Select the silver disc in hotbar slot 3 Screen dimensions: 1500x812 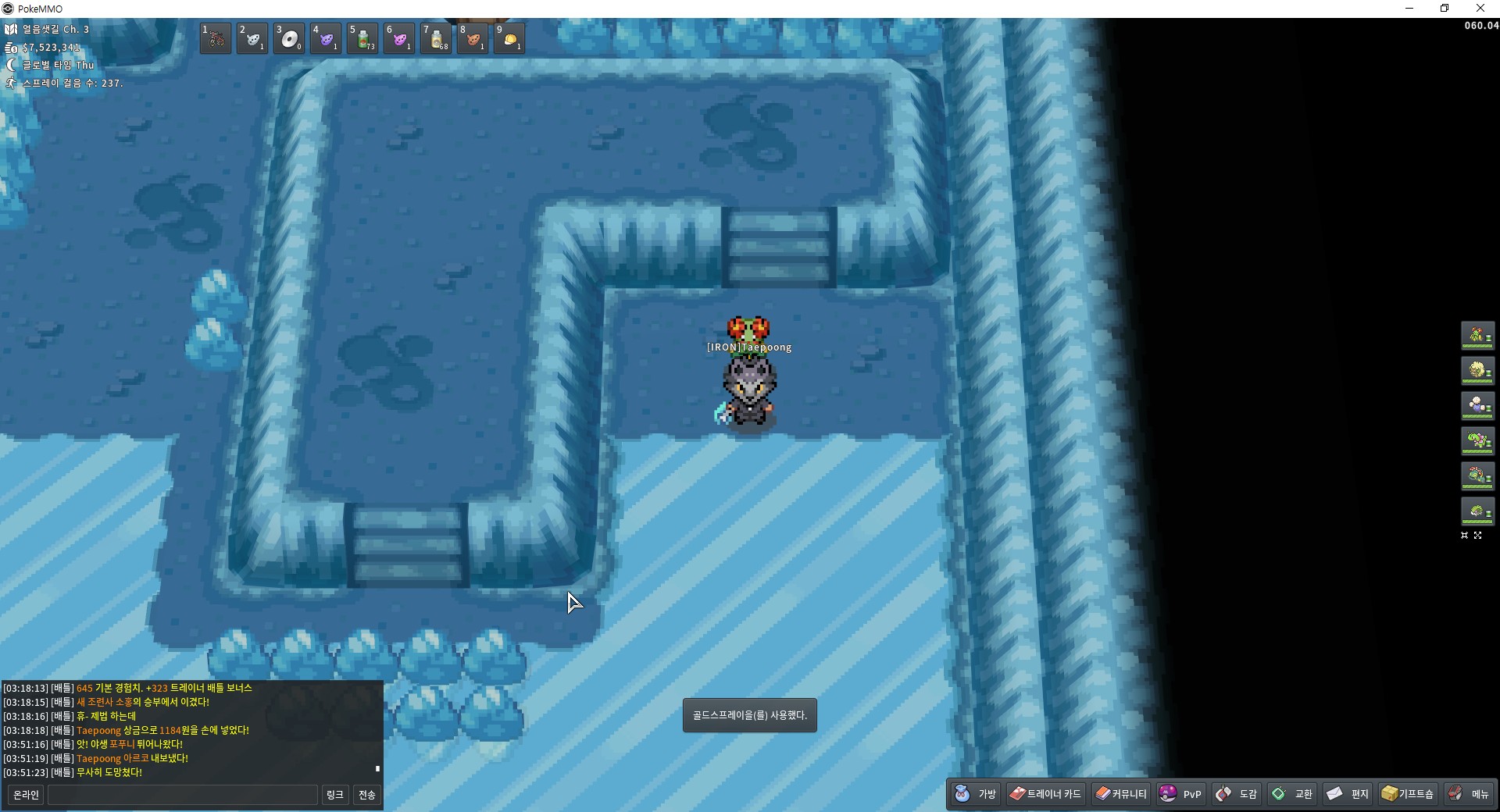tap(289, 38)
